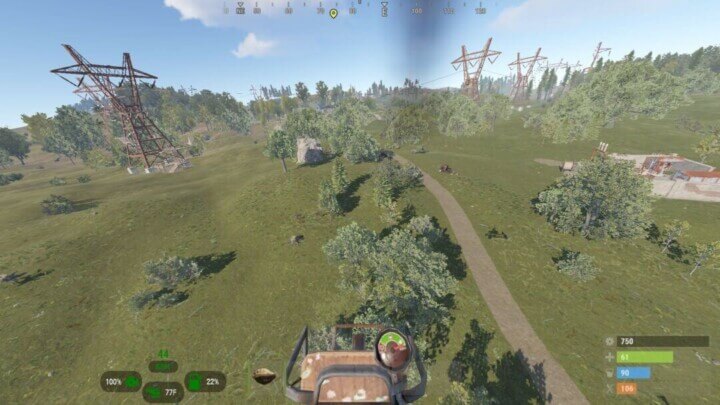This screenshot has width=720, height=405.
Task: Click the 22% status indicator pill
Action: point(205,381)
